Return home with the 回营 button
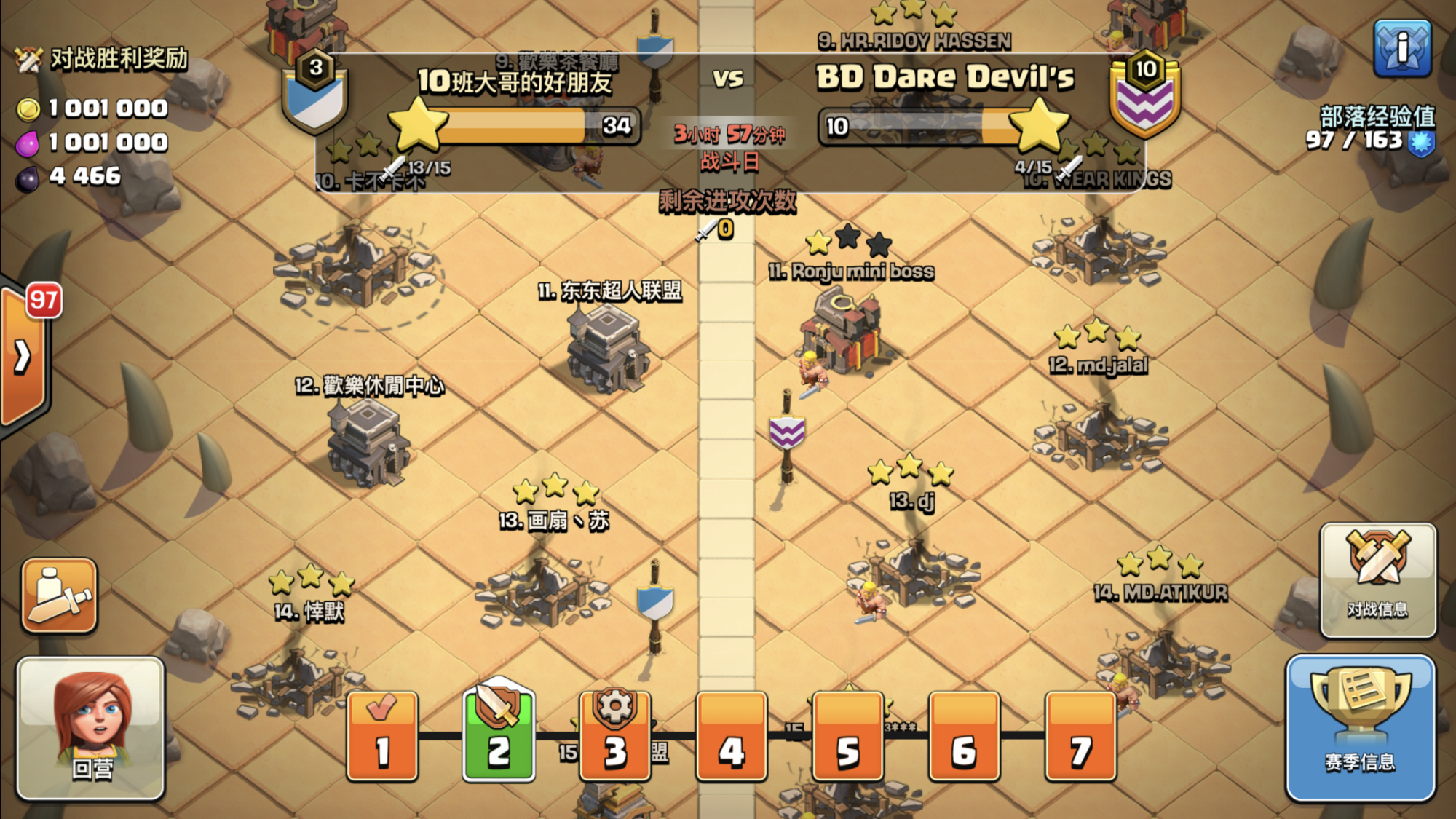 [x=91, y=728]
